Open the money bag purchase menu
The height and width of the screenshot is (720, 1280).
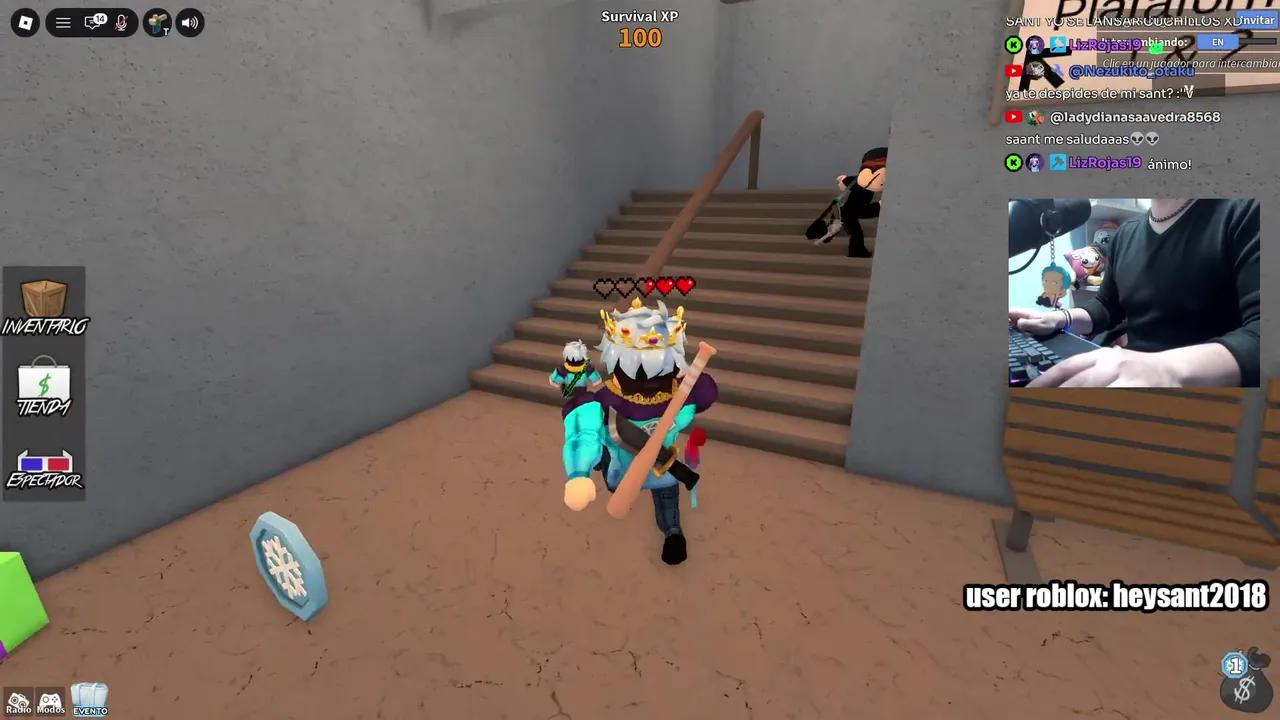click(x=1245, y=688)
